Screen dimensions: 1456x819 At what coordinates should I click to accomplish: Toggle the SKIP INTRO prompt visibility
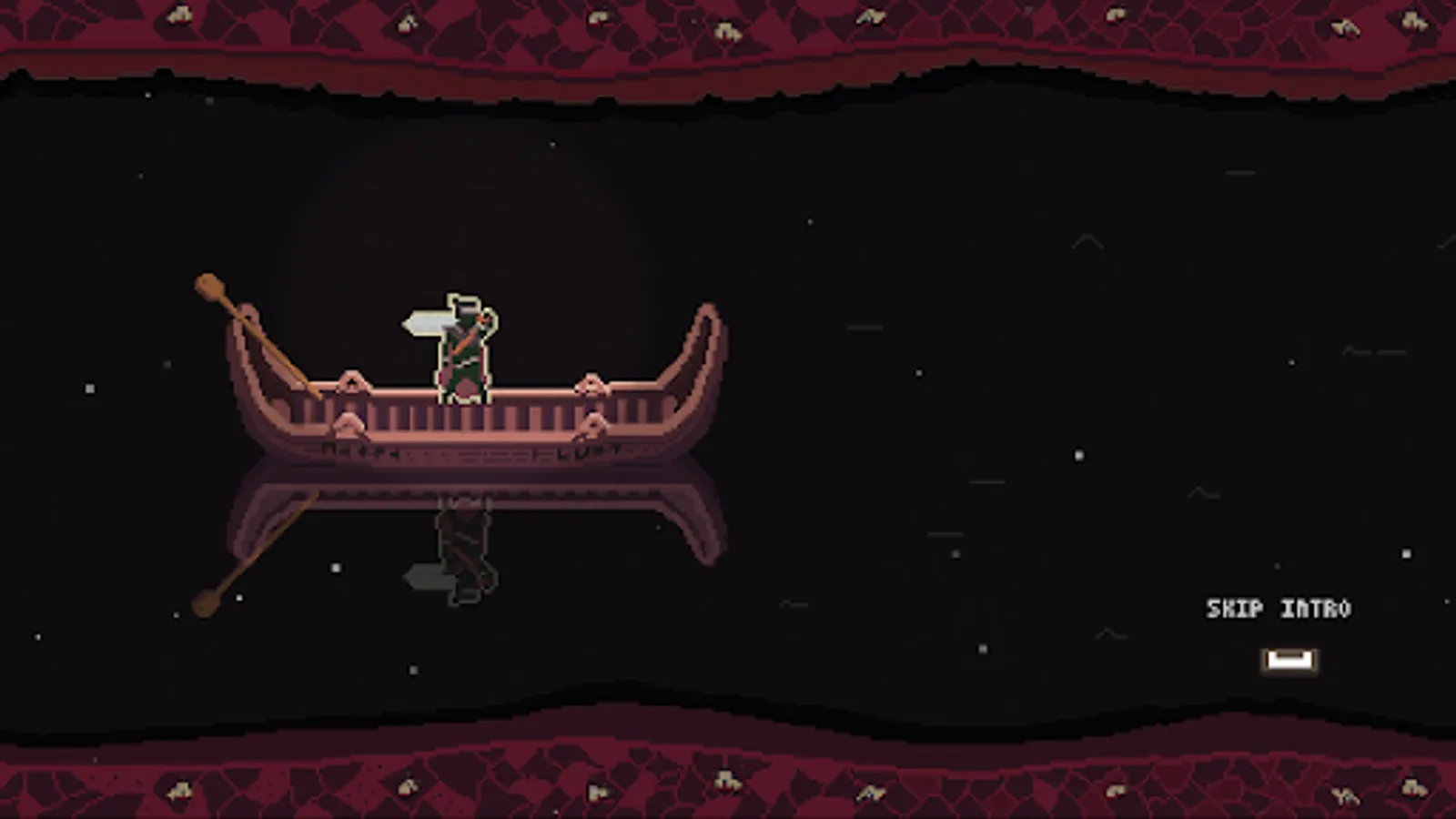tap(1289, 658)
